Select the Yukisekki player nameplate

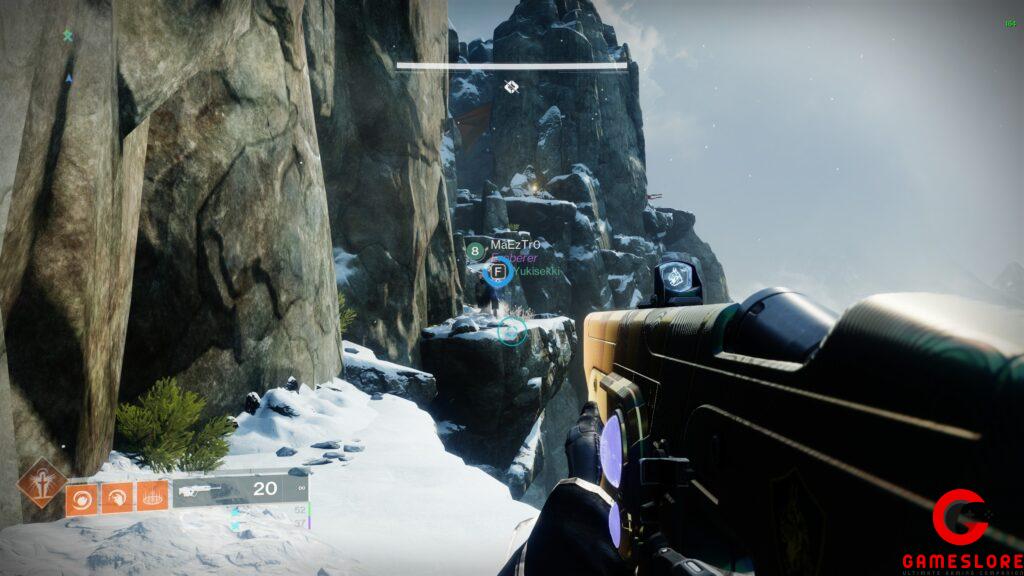537,271
